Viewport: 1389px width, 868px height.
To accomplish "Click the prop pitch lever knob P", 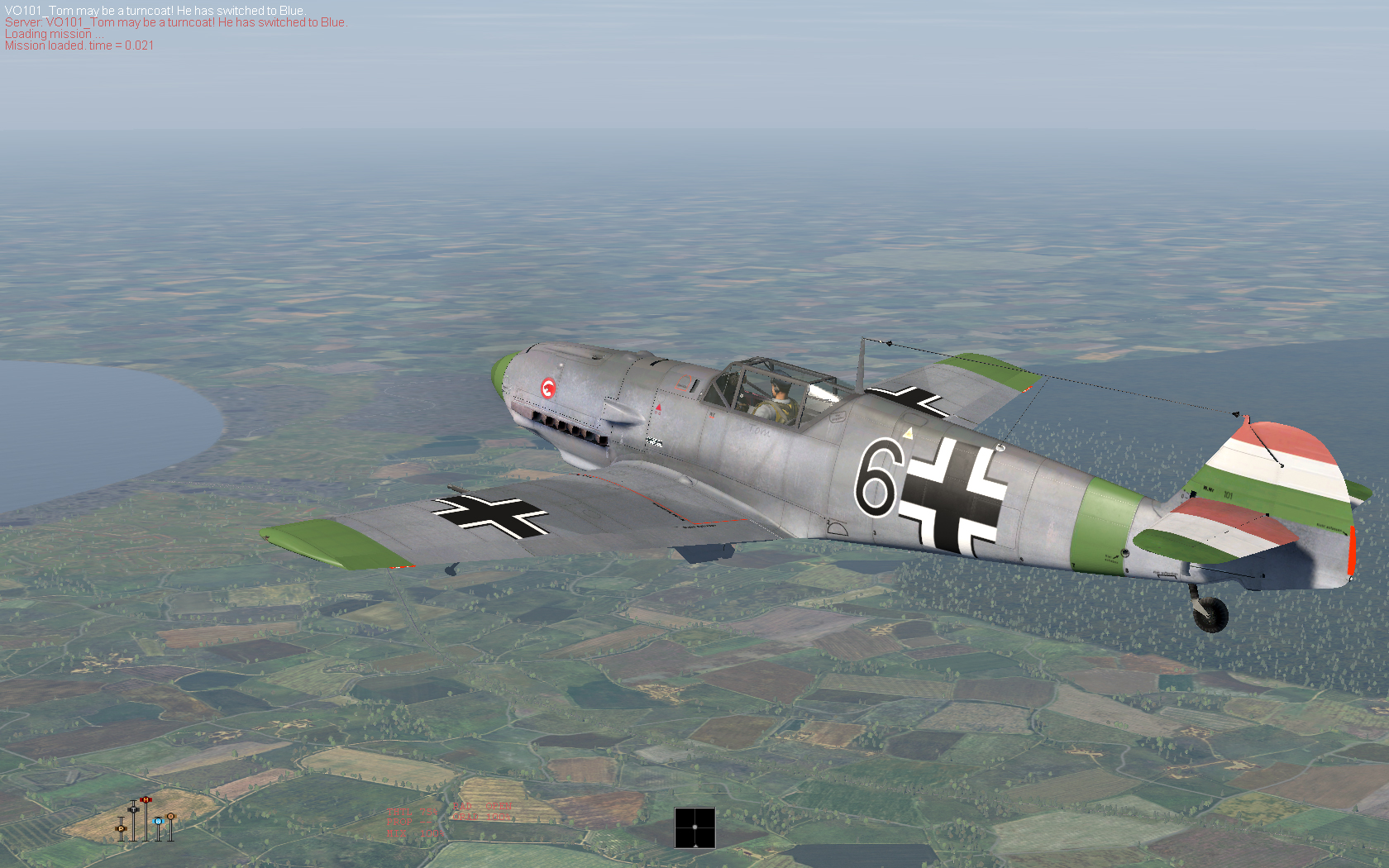I will (x=121, y=828).
